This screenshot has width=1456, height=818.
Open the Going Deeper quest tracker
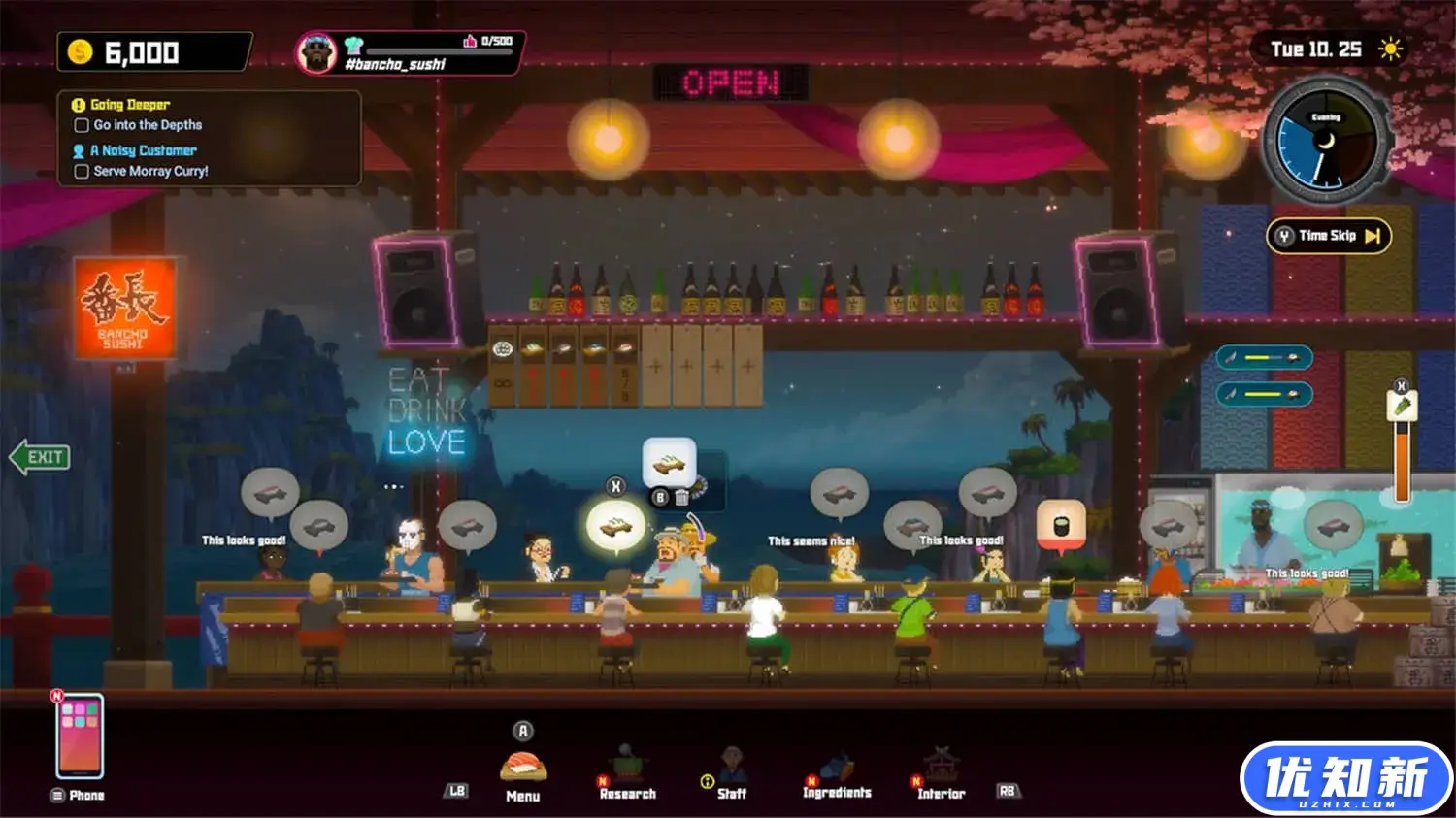click(129, 105)
